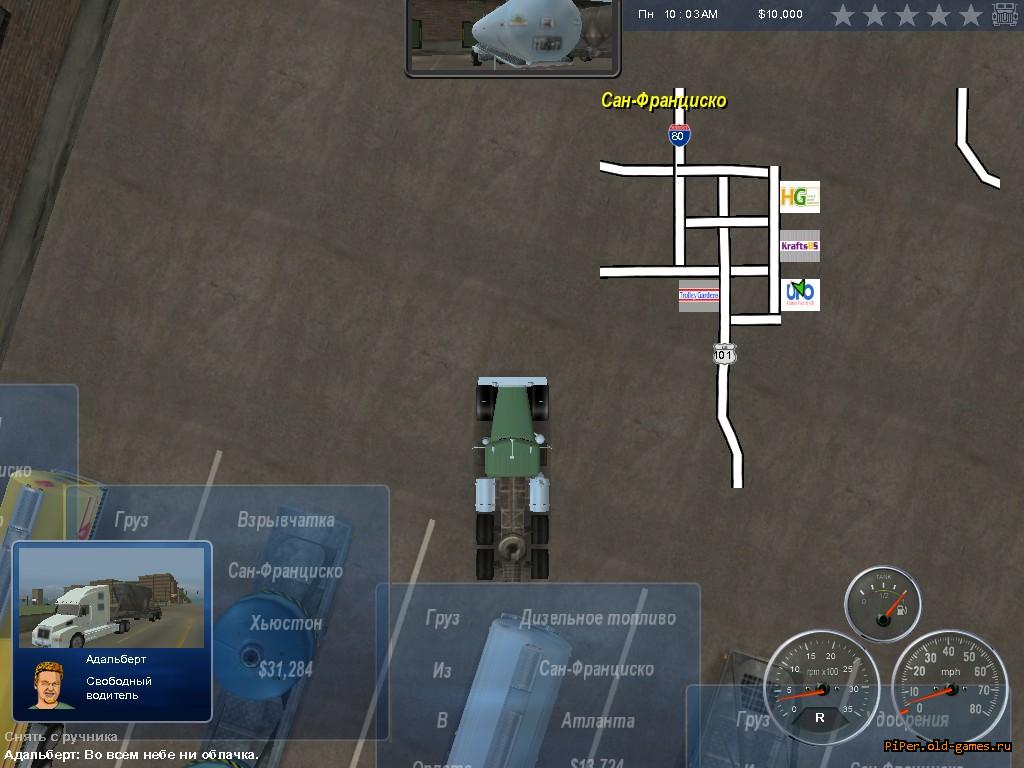Click the UNO company logo on the map

click(799, 294)
